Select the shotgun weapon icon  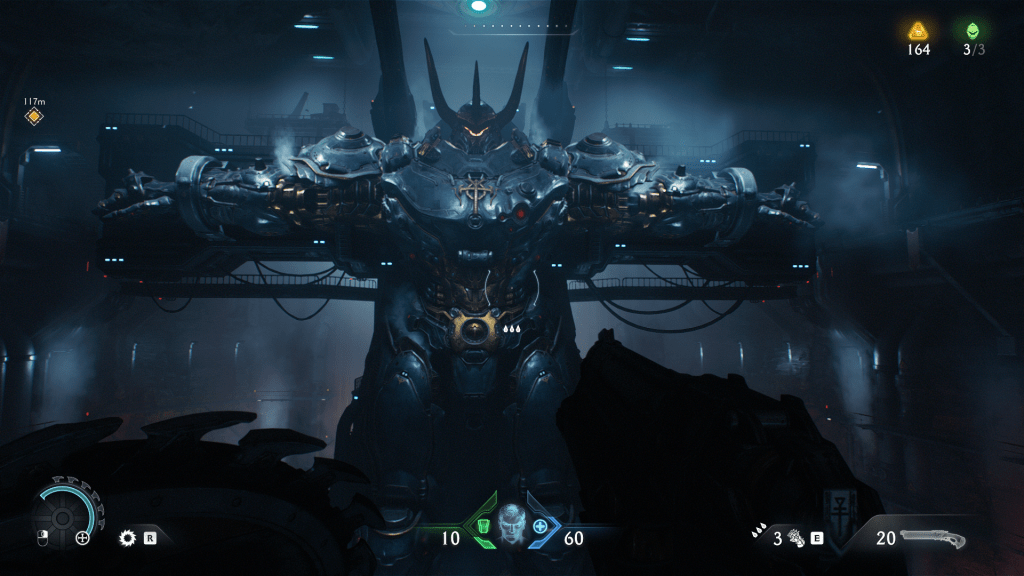(x=933, y=539)
